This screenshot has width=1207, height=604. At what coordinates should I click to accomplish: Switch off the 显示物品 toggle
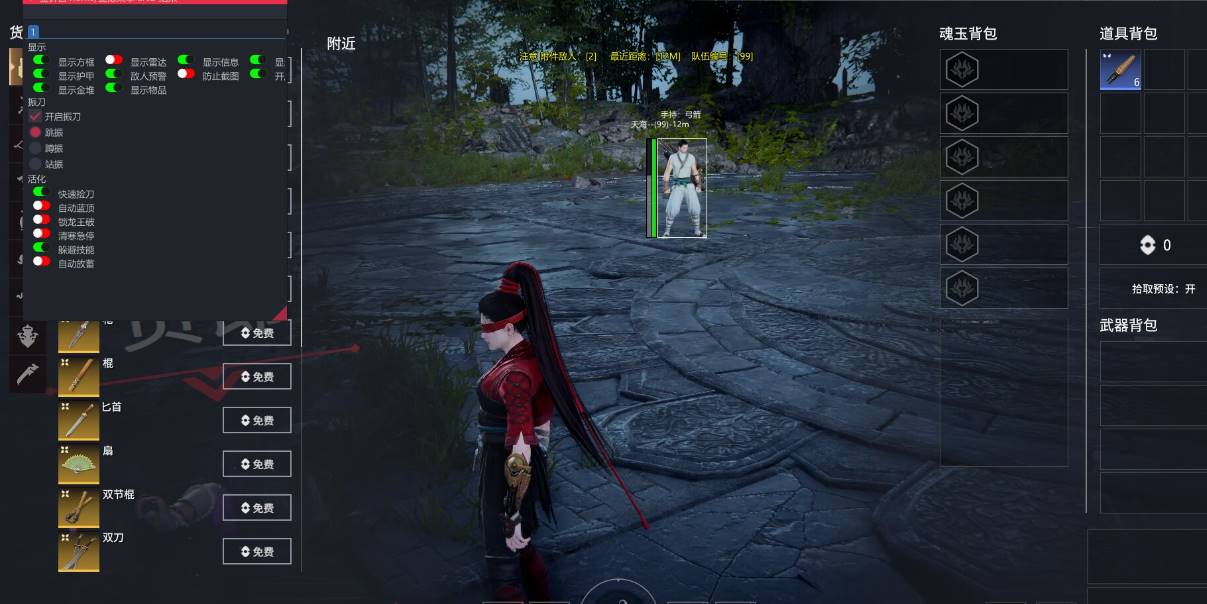(114, 89)
